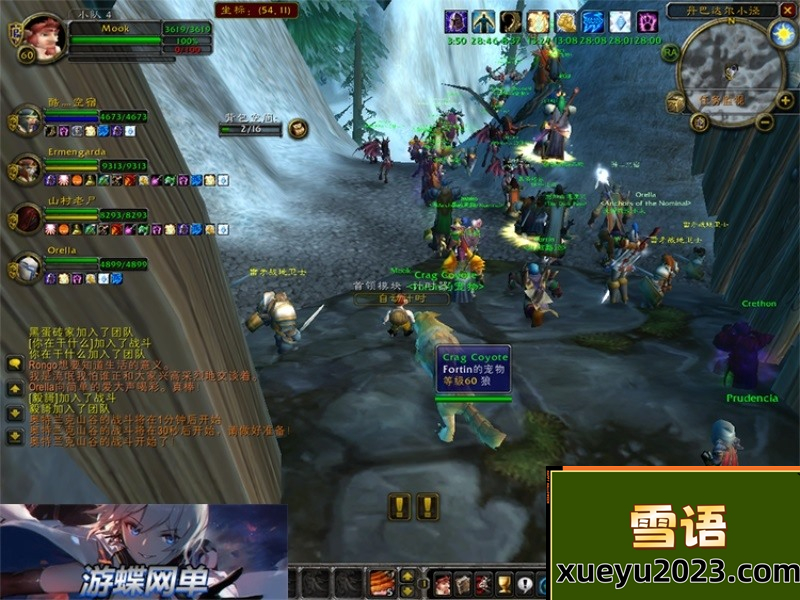800x600 pixels.
Task: Open the character info micro button
Action: point(443,583)
